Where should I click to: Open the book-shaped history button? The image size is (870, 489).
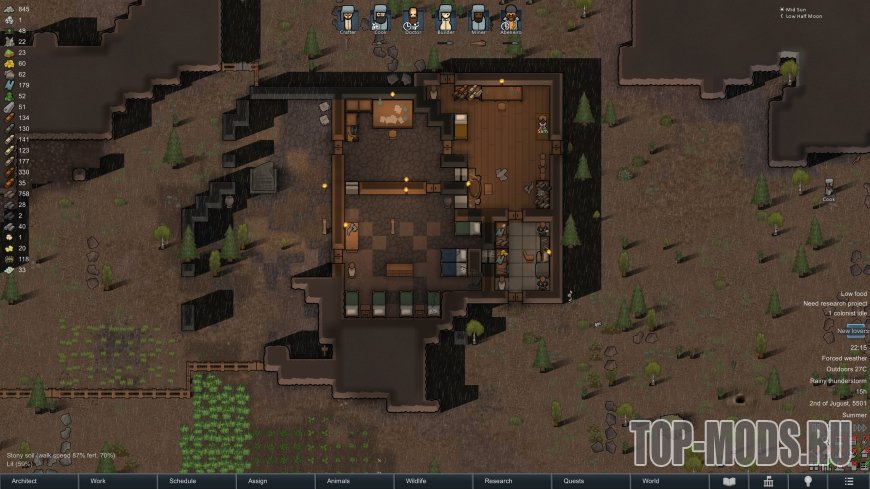pos(729,481)
